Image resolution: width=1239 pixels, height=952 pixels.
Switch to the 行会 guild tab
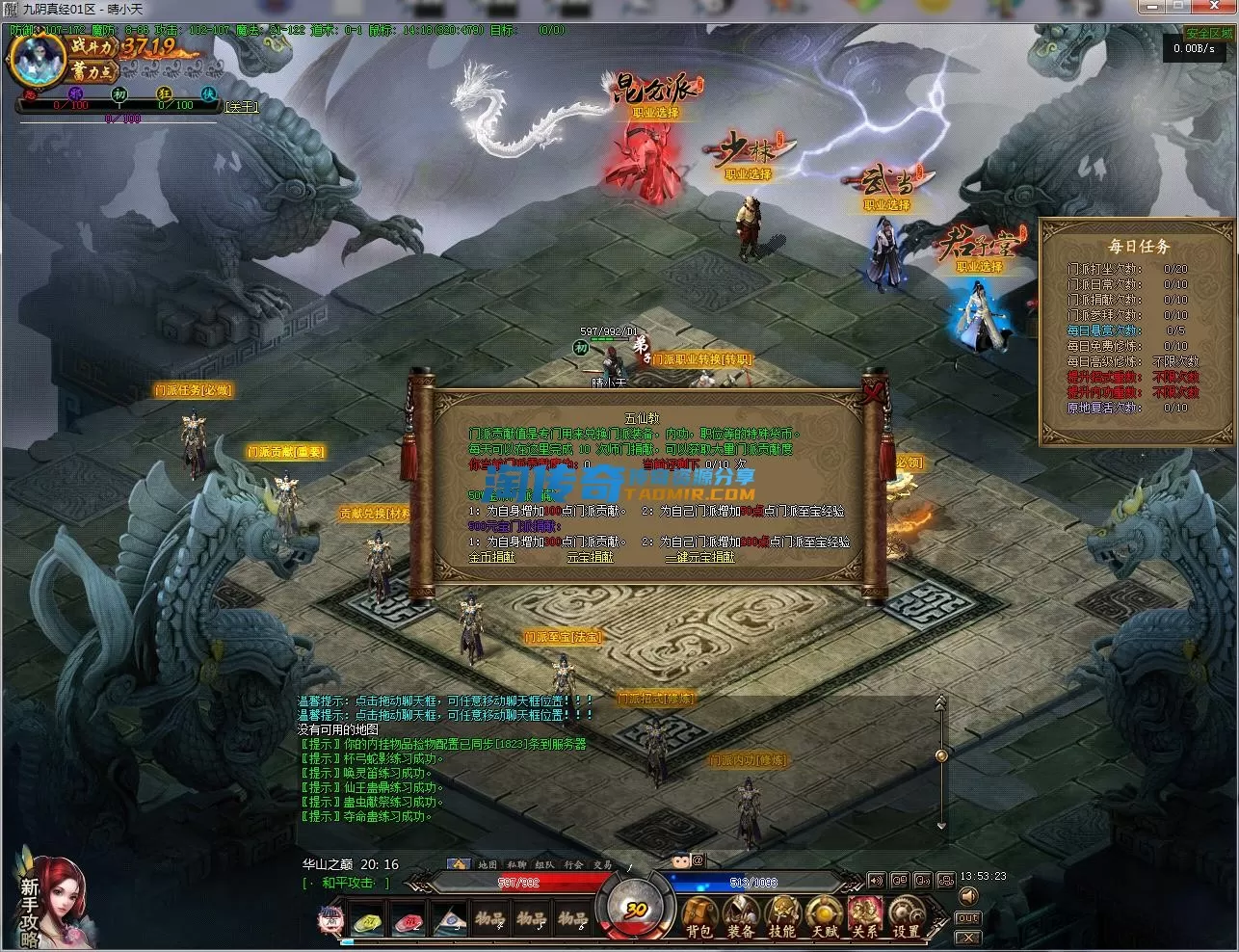pyautogui.click(x=574, y=864)
